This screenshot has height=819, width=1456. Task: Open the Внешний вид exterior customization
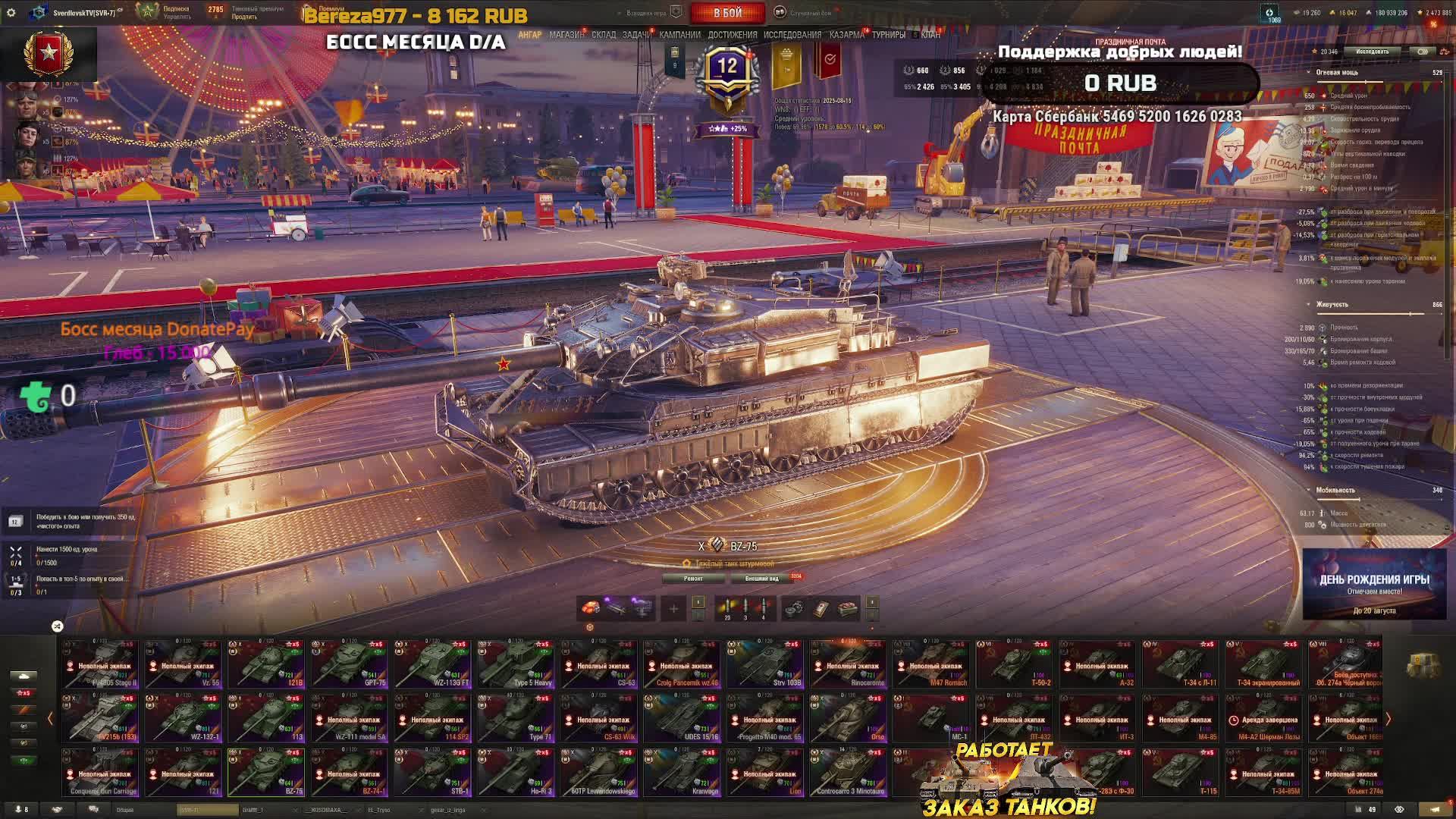click(761, 579)
